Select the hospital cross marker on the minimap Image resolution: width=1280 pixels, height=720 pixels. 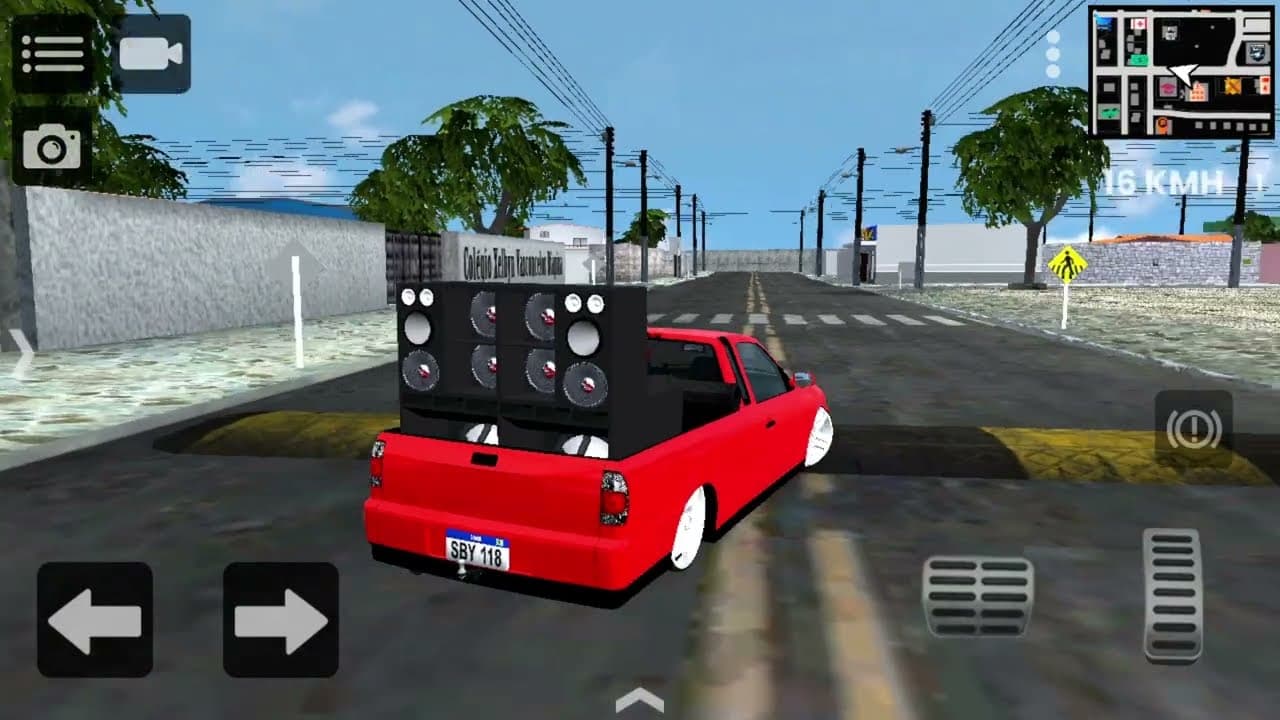tap(1139, 24)
